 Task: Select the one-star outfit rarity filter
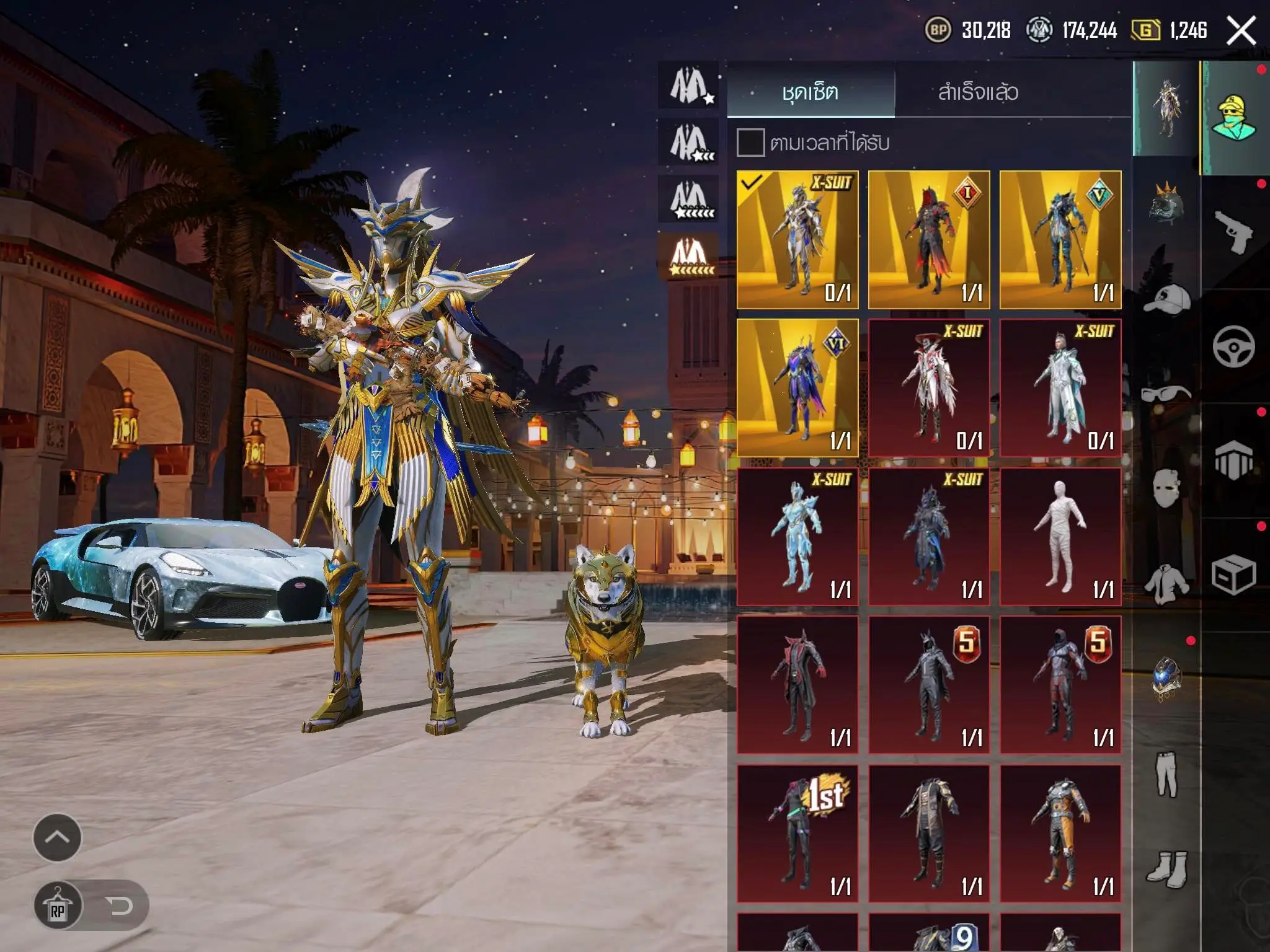pyautogui.click(x=688, y=84)
